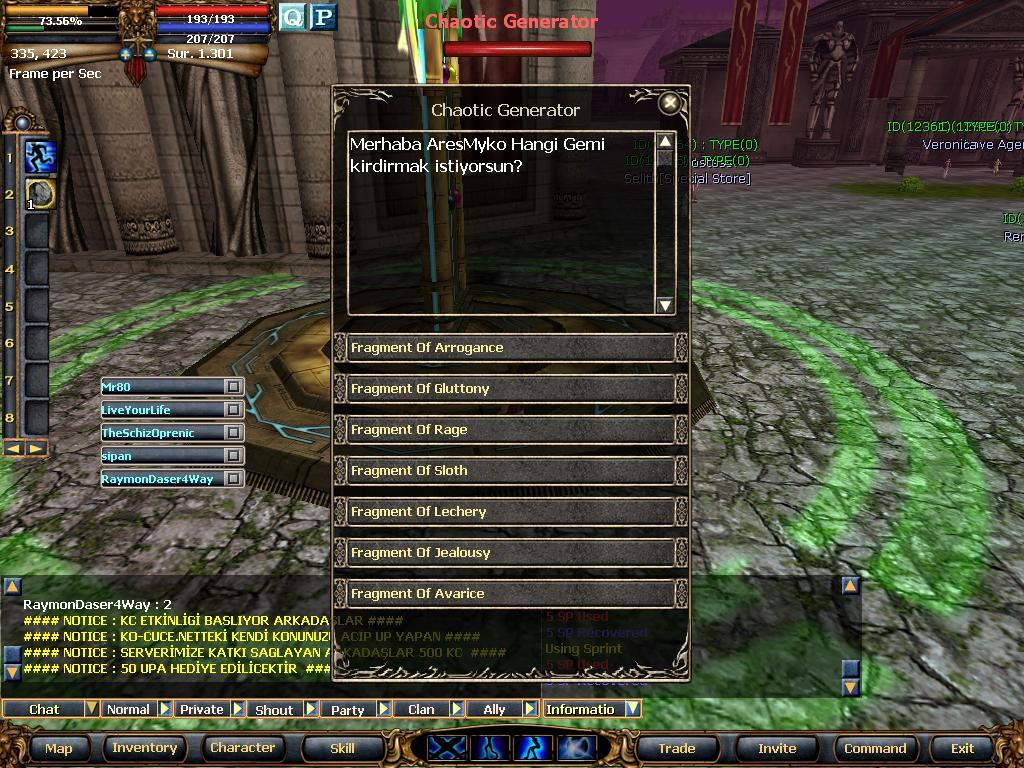
Task: Select Fragment Of Lechery option
Action: pyautogui.click(x=510, y=512)
